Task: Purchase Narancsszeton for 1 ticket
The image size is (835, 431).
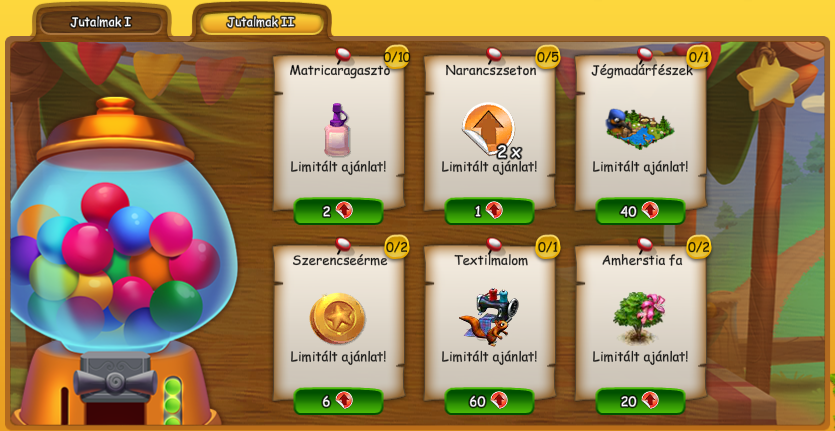Action: [489, 211]
